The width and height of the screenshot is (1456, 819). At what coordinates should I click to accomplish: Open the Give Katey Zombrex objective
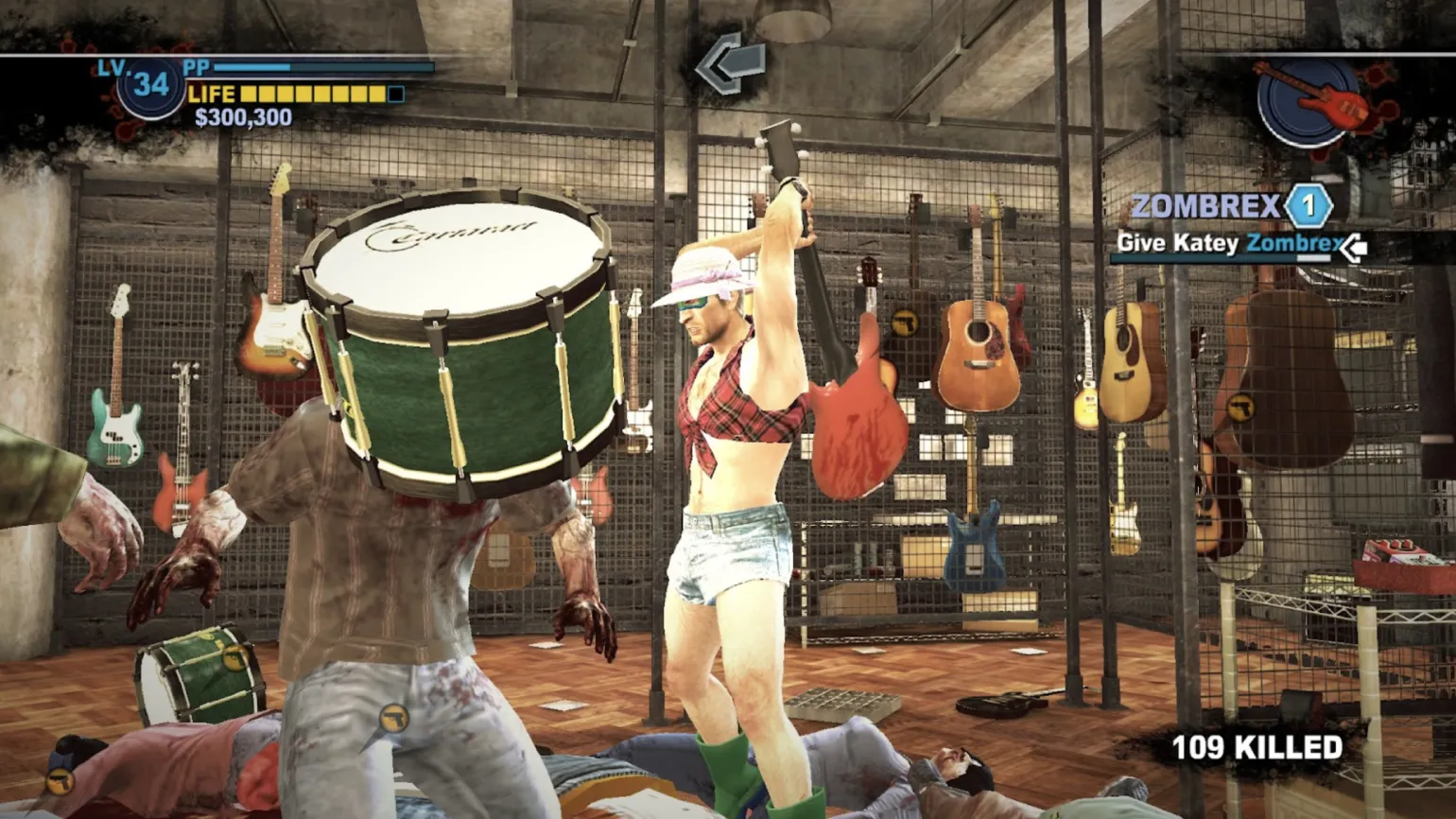(x=1227, y=244)
